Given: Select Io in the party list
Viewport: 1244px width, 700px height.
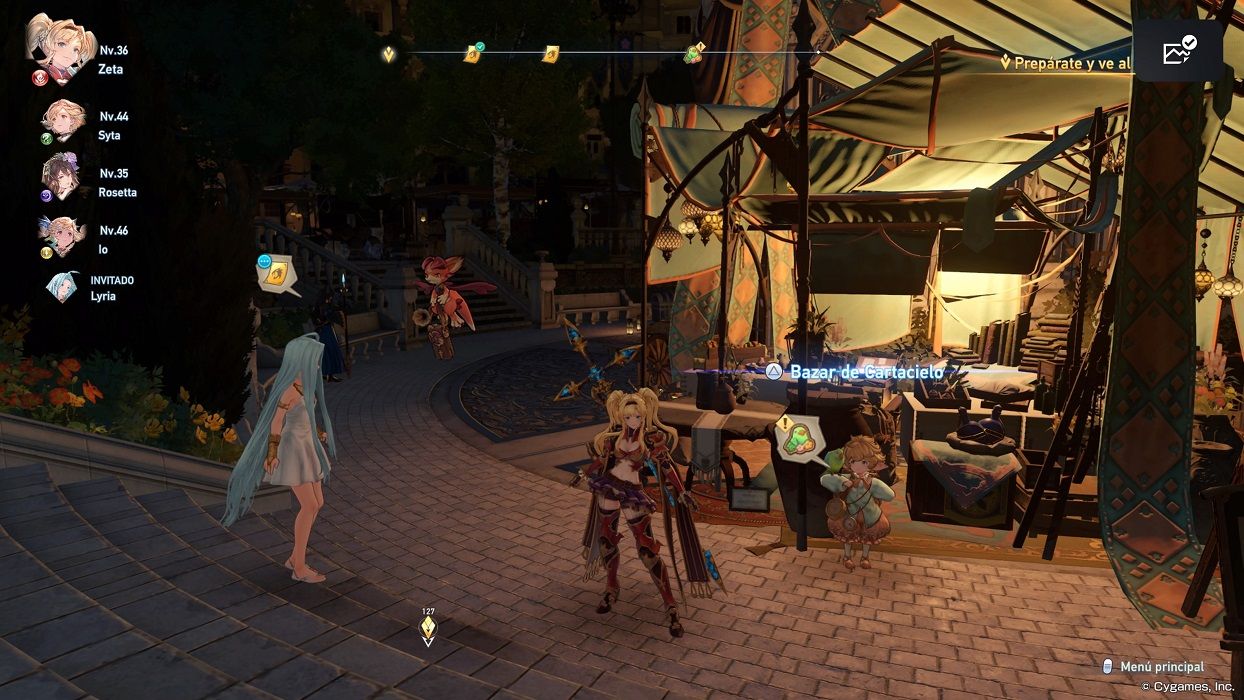Looking at the screenshot, I should pos(60,236).
